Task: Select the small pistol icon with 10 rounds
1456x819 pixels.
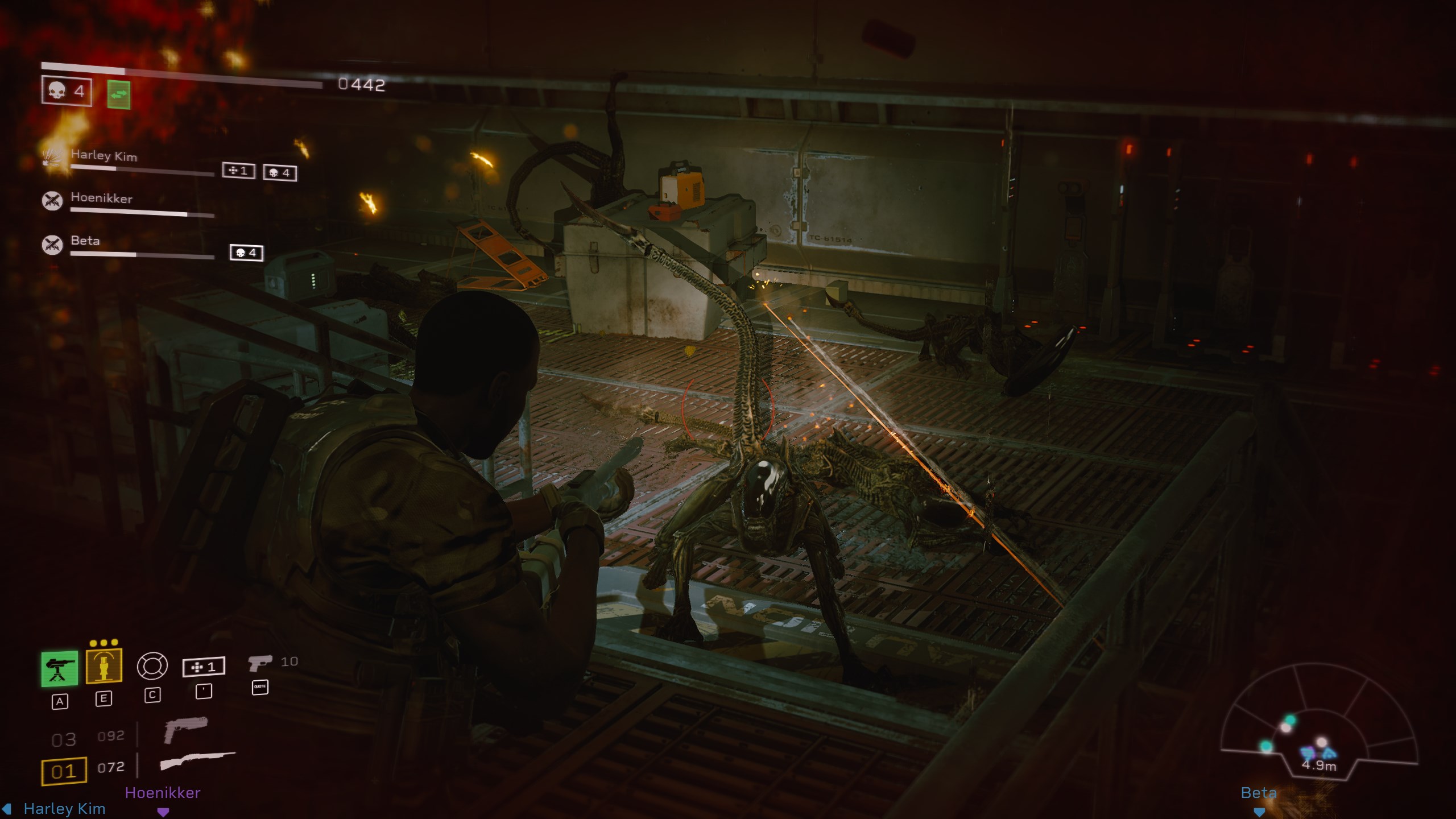Action: 260,663
